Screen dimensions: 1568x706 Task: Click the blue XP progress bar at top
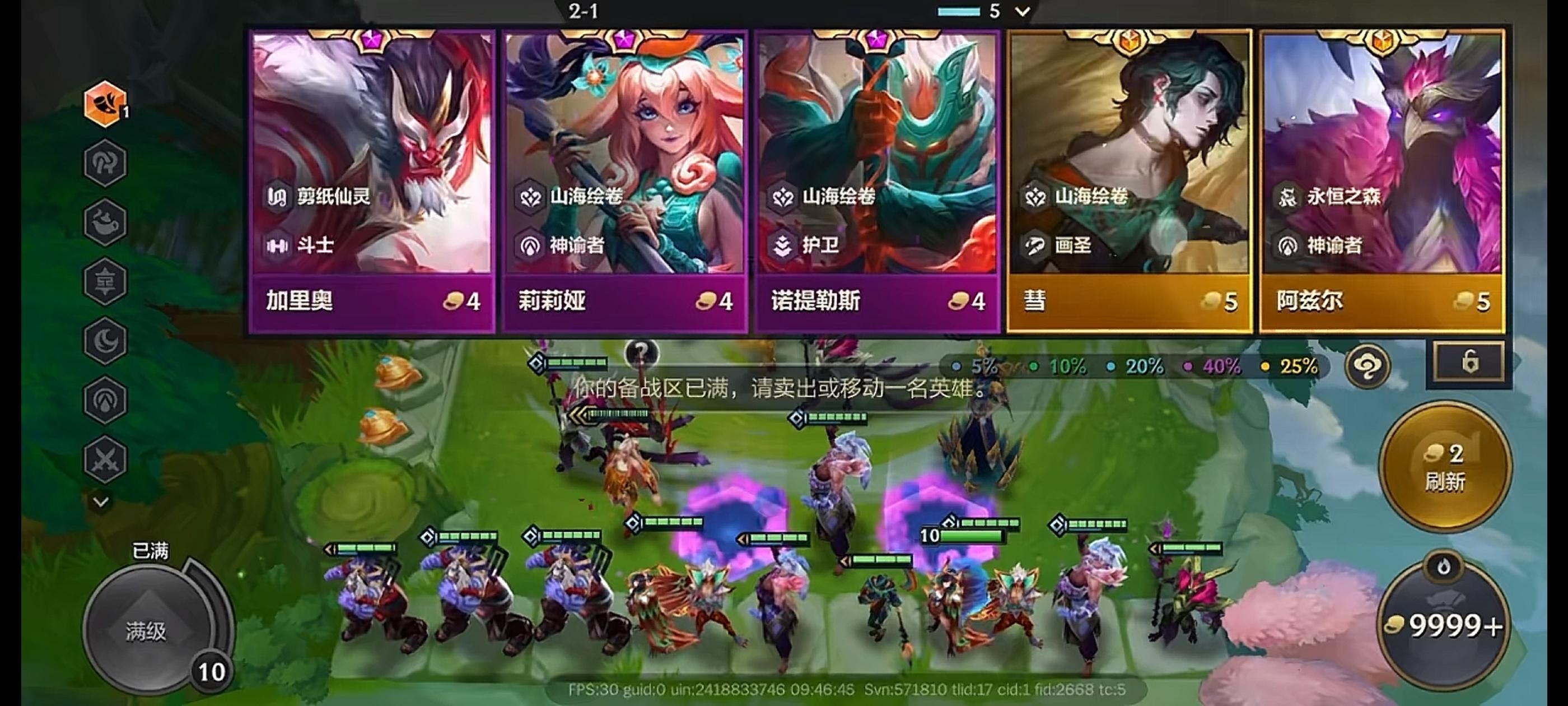pyautogui.click(x=960, y=10)
